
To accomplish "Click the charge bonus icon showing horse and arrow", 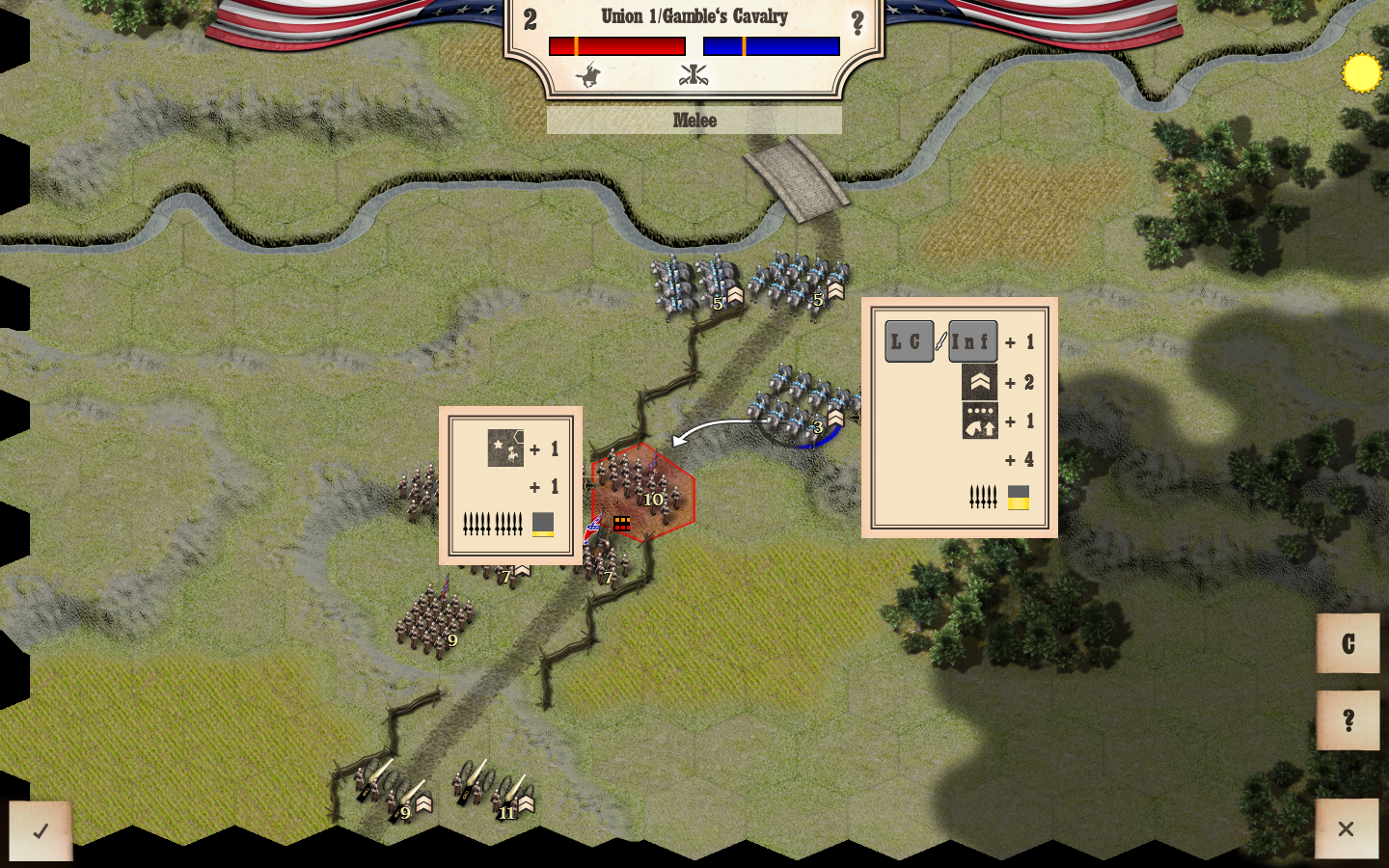I will 981,421.
